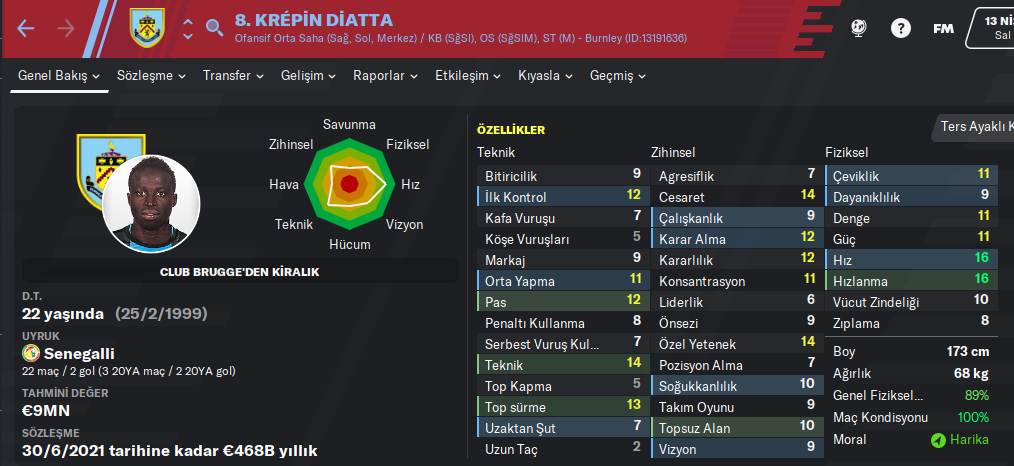This screenshot has width=1014, height=466.
Task: Click the Burnley club badge in header
Action: tap(147, 28)
